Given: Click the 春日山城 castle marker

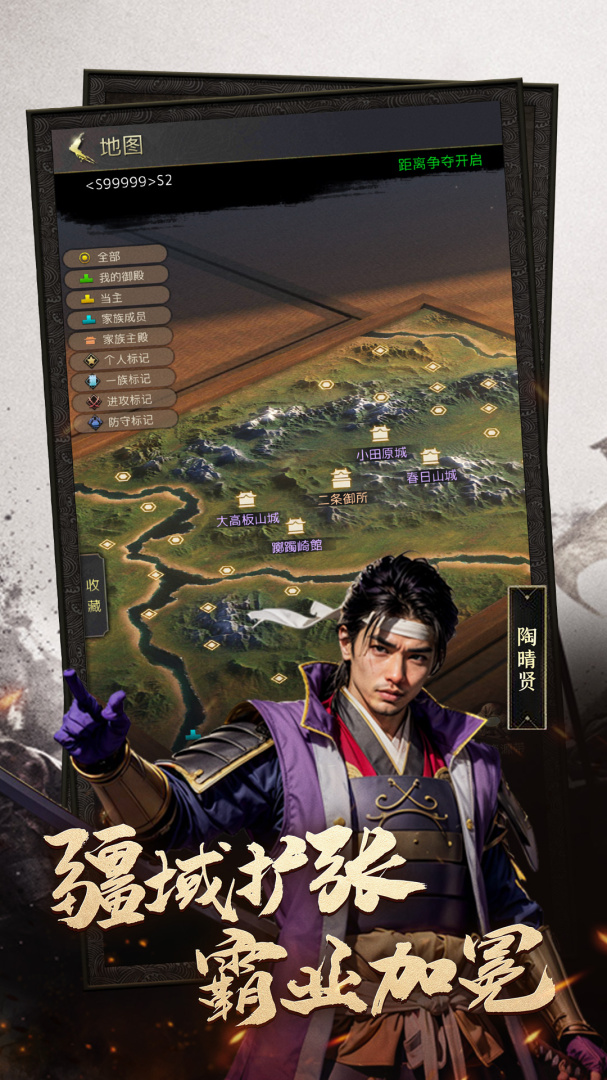Looking at the screenshot, I should click(x=430, y=458).
